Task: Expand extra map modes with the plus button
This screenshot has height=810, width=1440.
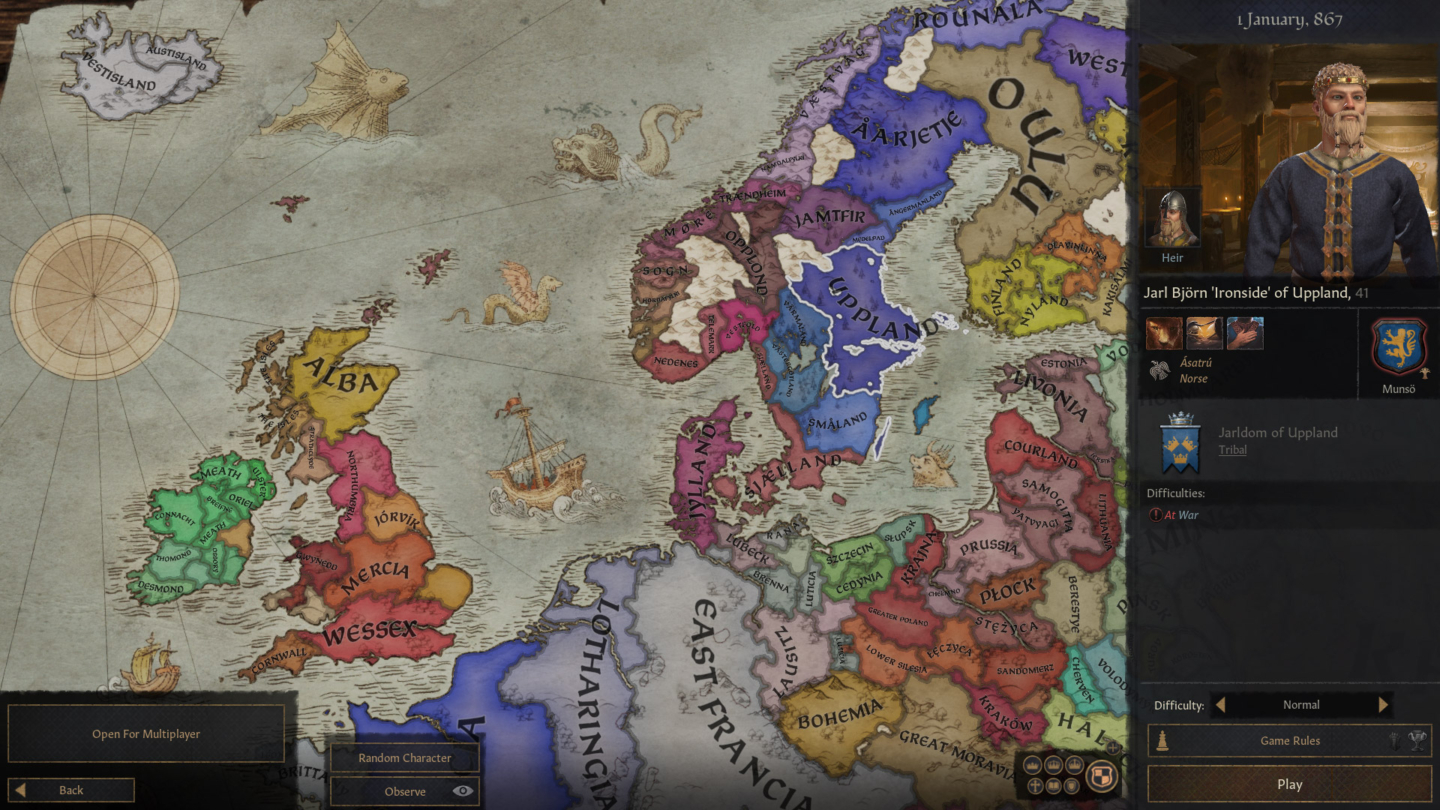Action: tap(1110, 748)
